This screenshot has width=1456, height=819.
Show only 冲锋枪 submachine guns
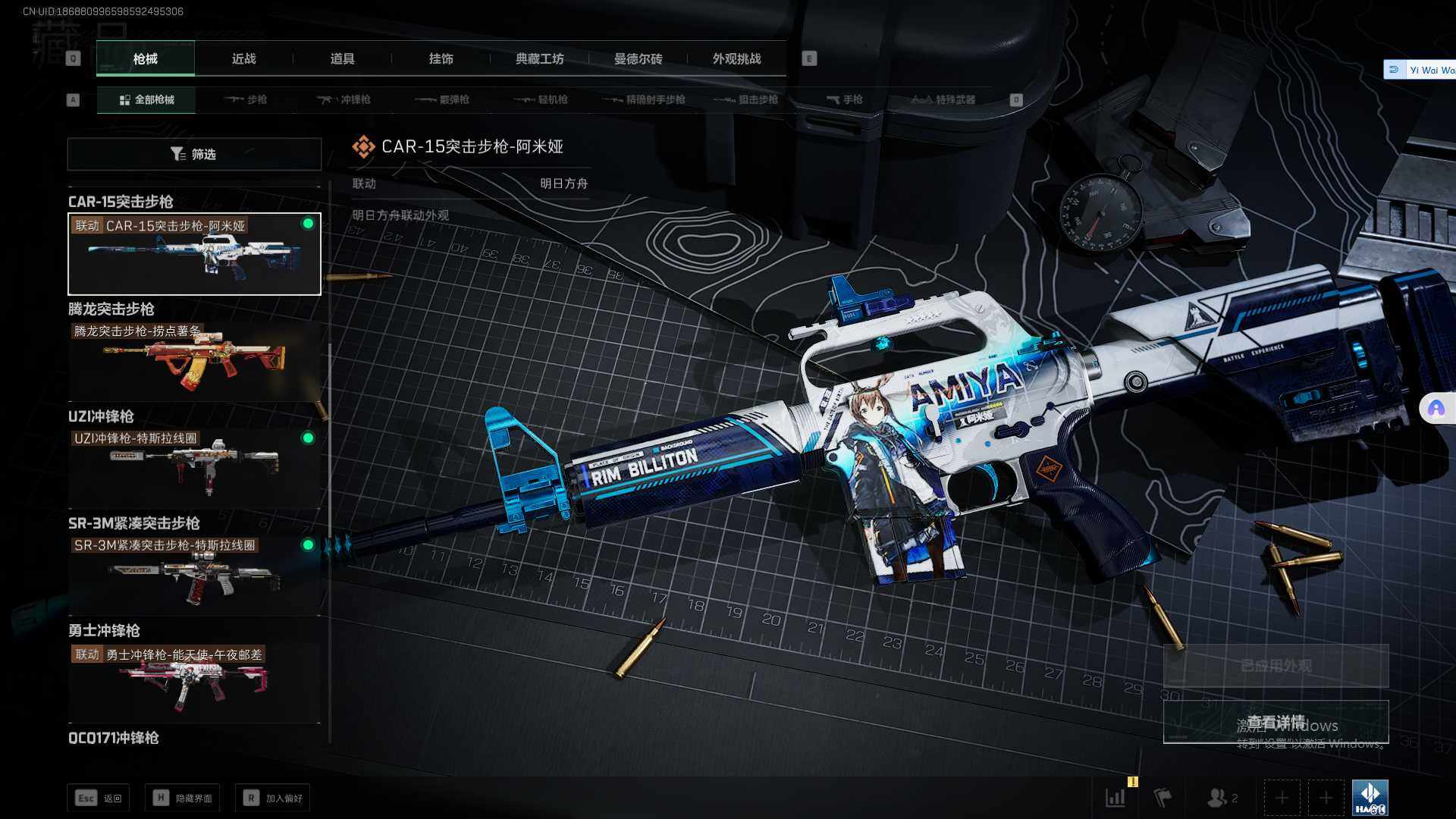click(344, 99)
